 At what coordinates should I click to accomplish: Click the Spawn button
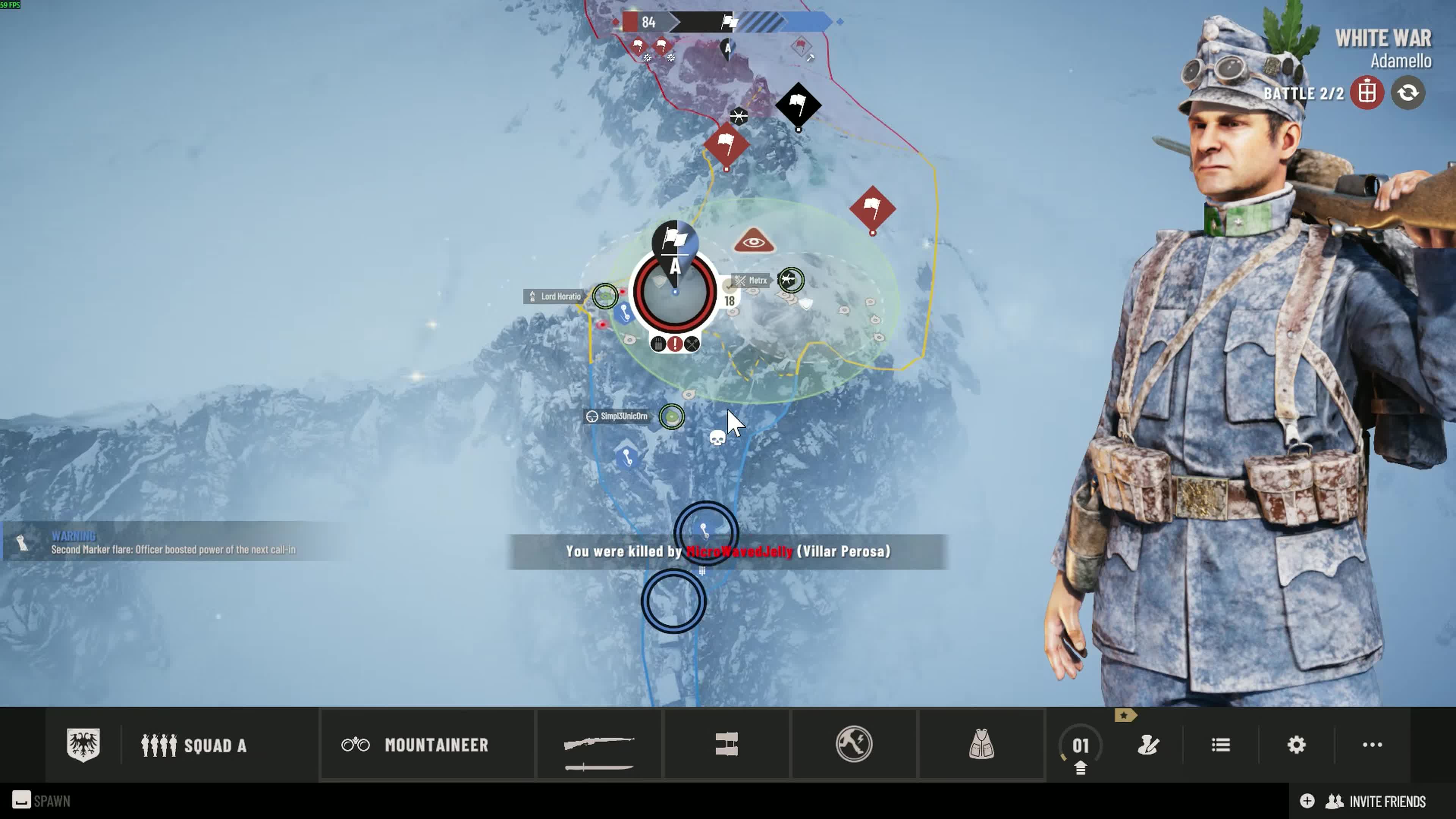[x=42, y=801]
